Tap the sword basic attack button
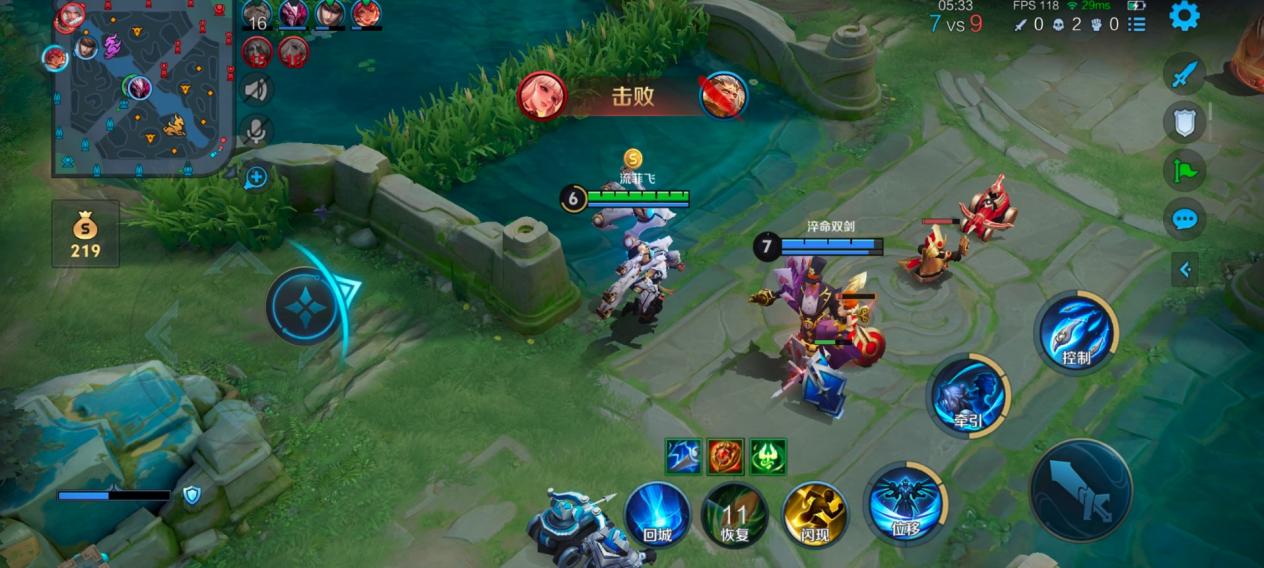Image resolution: width=1264 pixels, height=568 pixels. (x=1081, y=490)
